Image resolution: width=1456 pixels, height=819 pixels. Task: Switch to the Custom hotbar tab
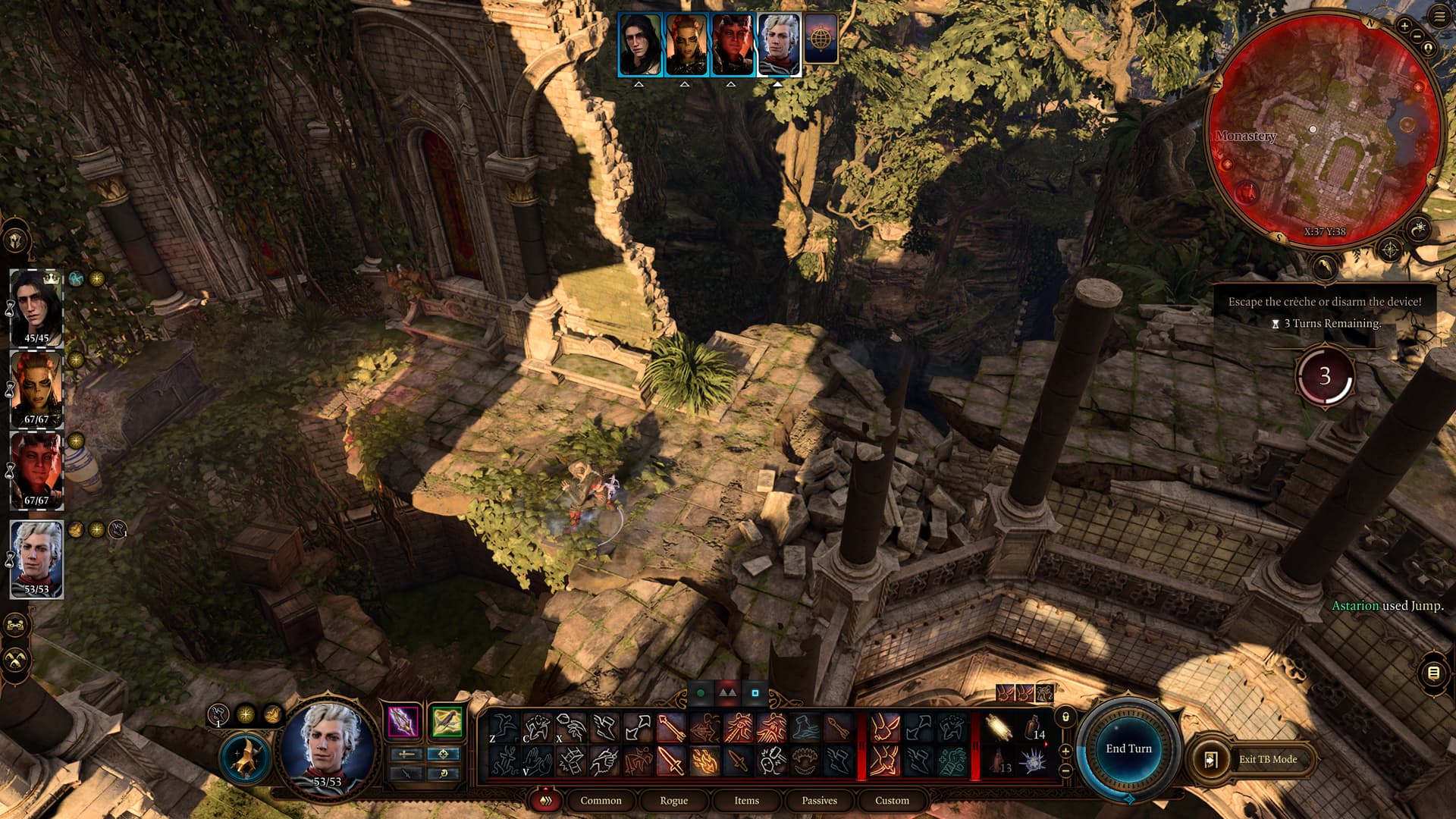[x=892, y=800]
